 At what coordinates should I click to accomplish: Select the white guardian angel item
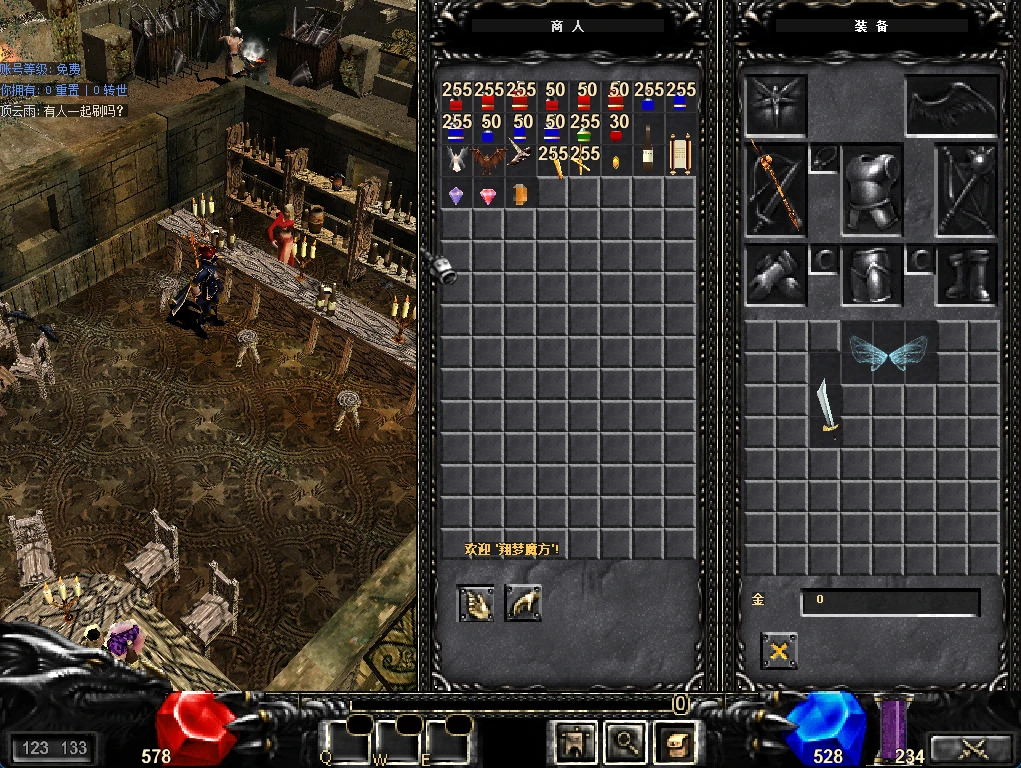tap(457, 160)
